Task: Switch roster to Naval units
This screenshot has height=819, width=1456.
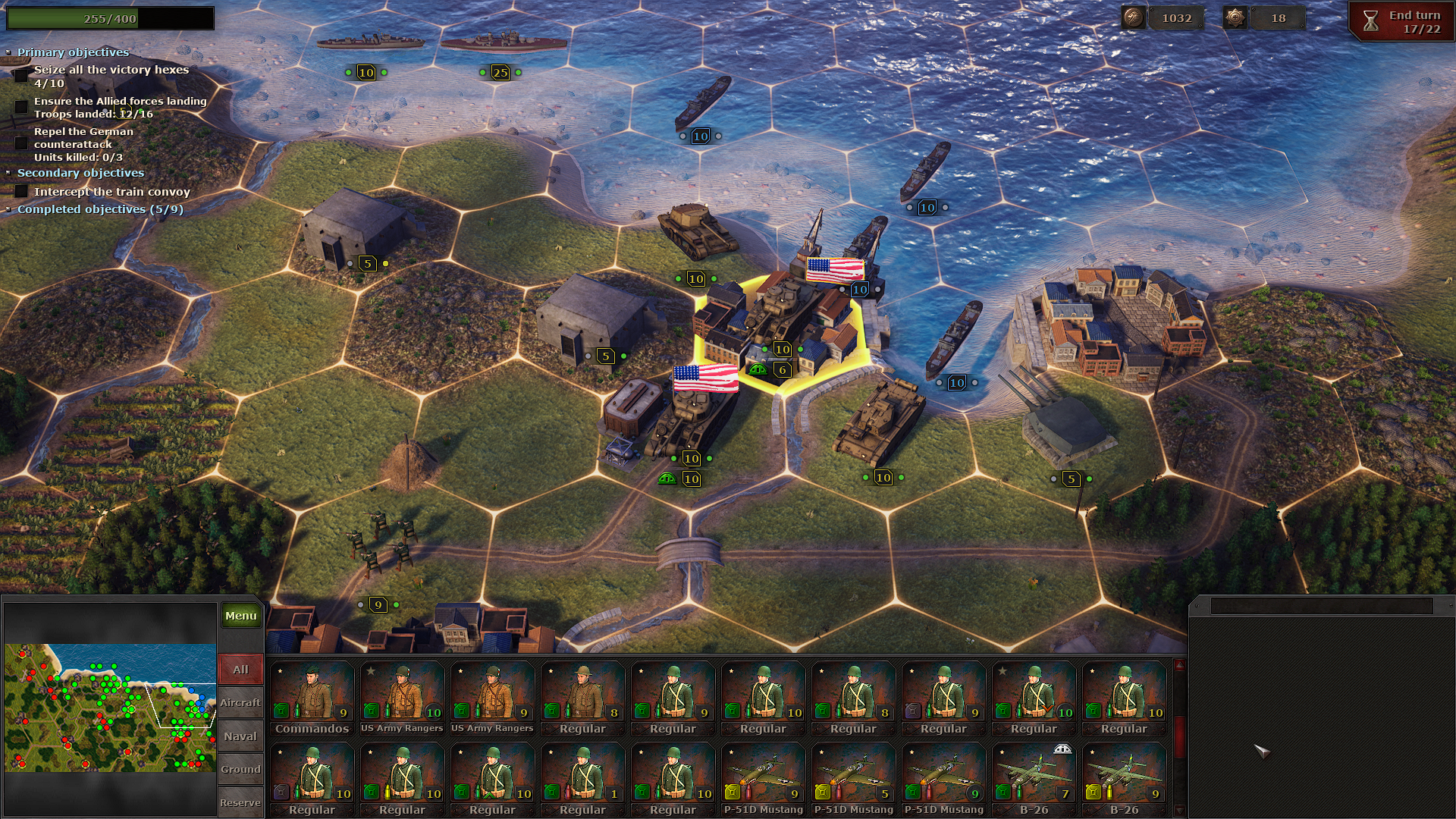Action: (x=240, y=736)
